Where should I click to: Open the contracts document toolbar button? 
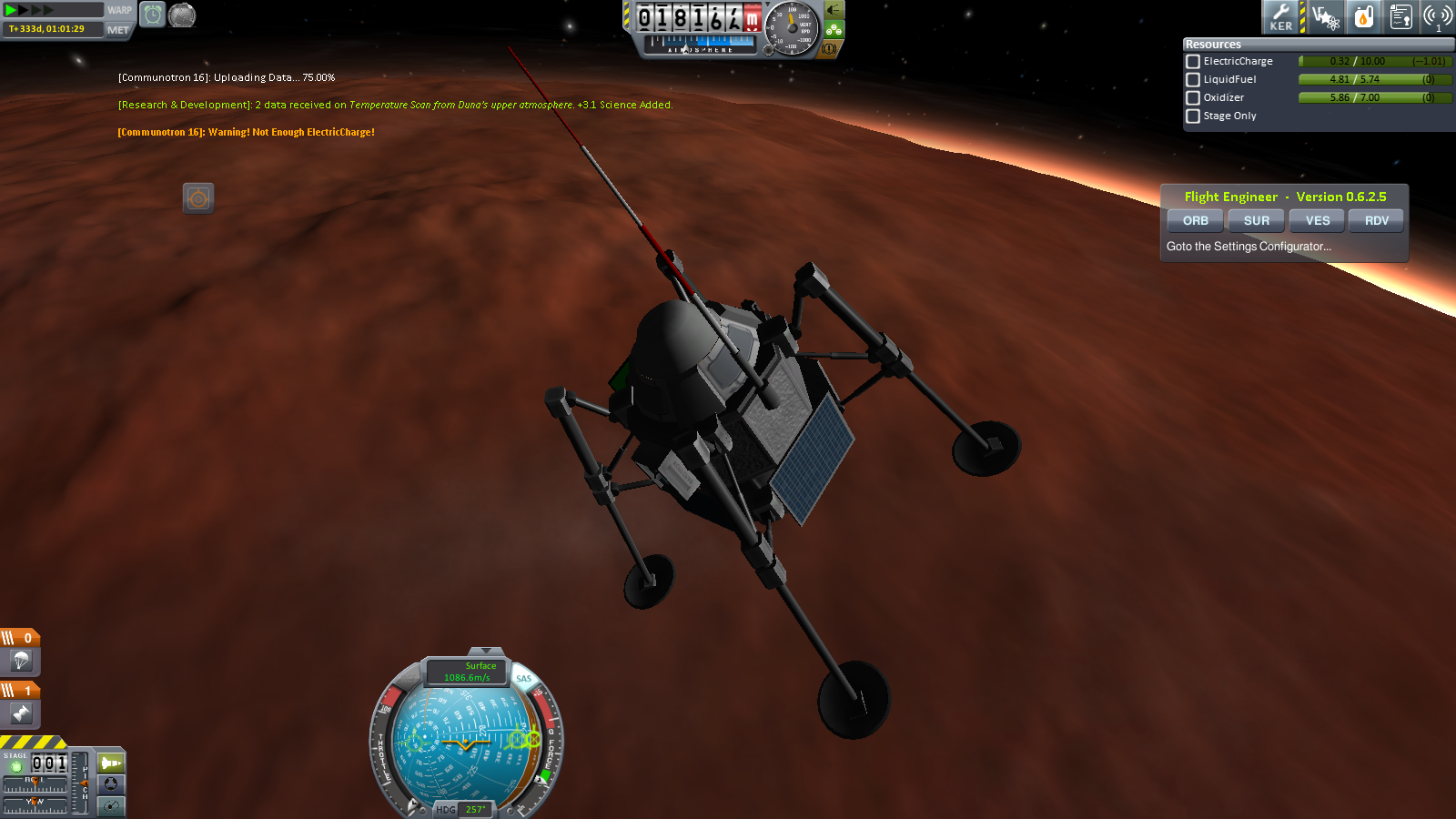point(1401,16)
